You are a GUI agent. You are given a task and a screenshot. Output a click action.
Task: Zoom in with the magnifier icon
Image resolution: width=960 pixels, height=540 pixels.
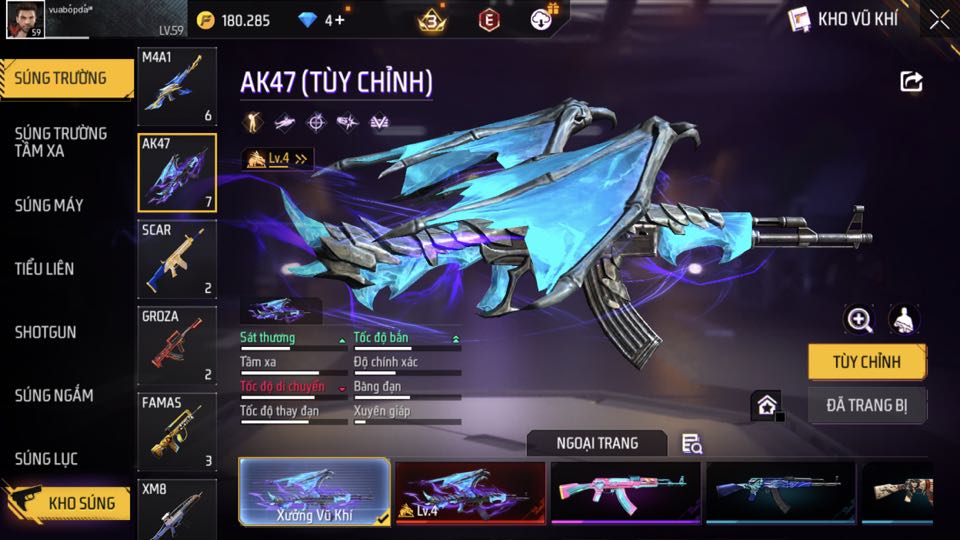[x=859, y=319]
